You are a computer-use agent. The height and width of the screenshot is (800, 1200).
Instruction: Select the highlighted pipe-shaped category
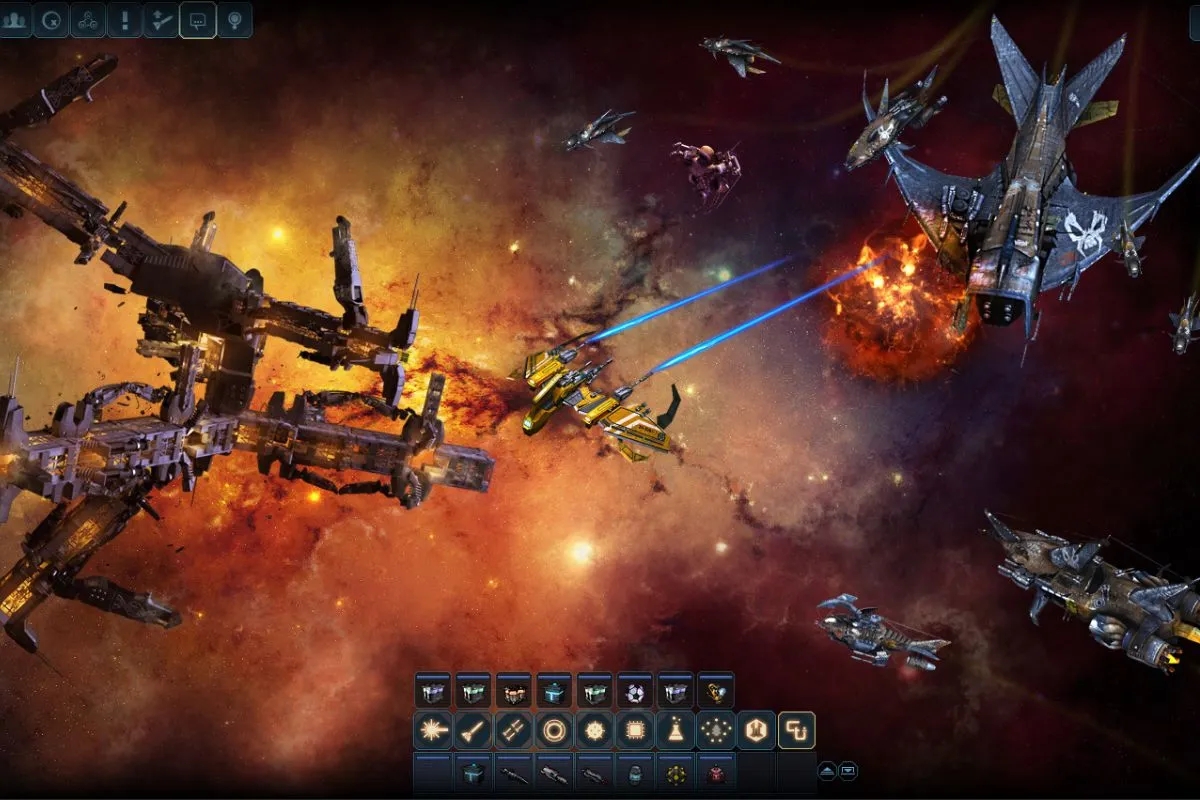797,730
